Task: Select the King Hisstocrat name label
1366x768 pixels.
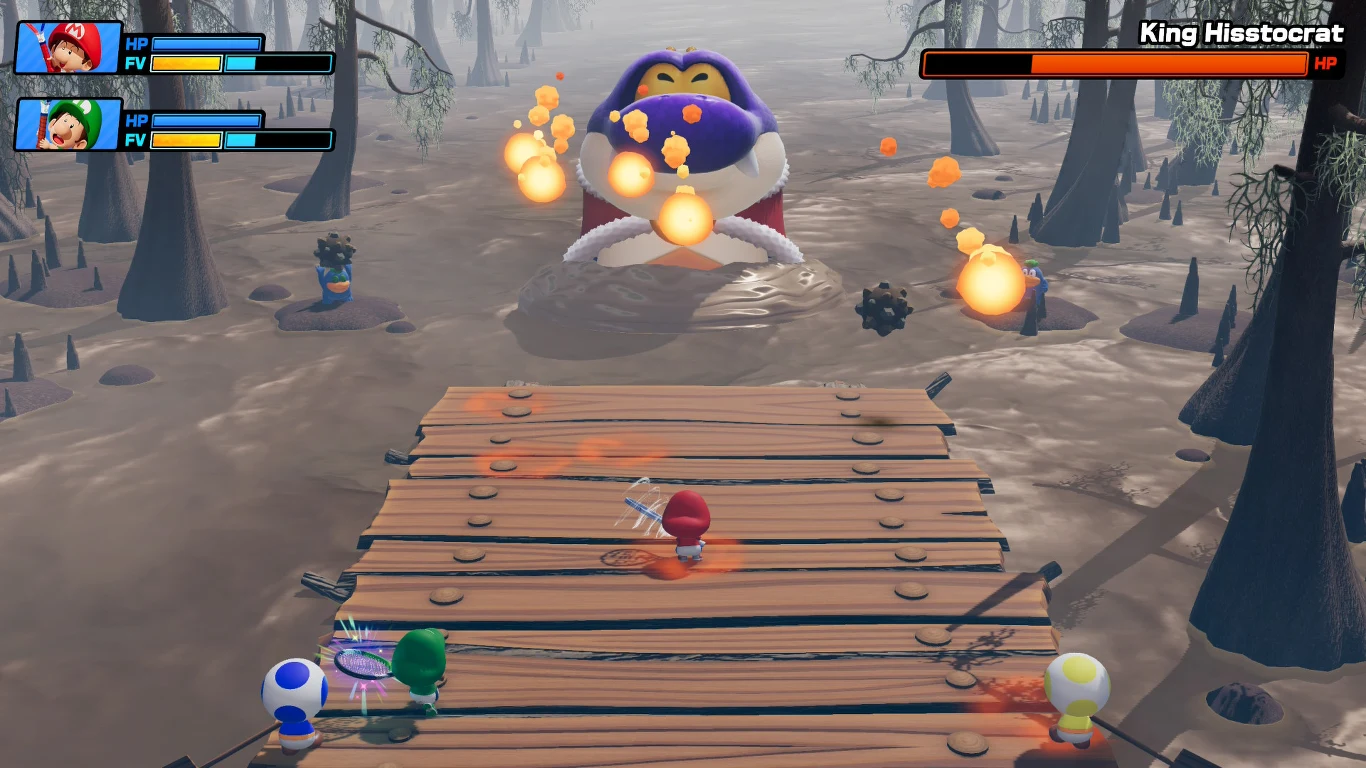Action: (x=1243, y=32)
